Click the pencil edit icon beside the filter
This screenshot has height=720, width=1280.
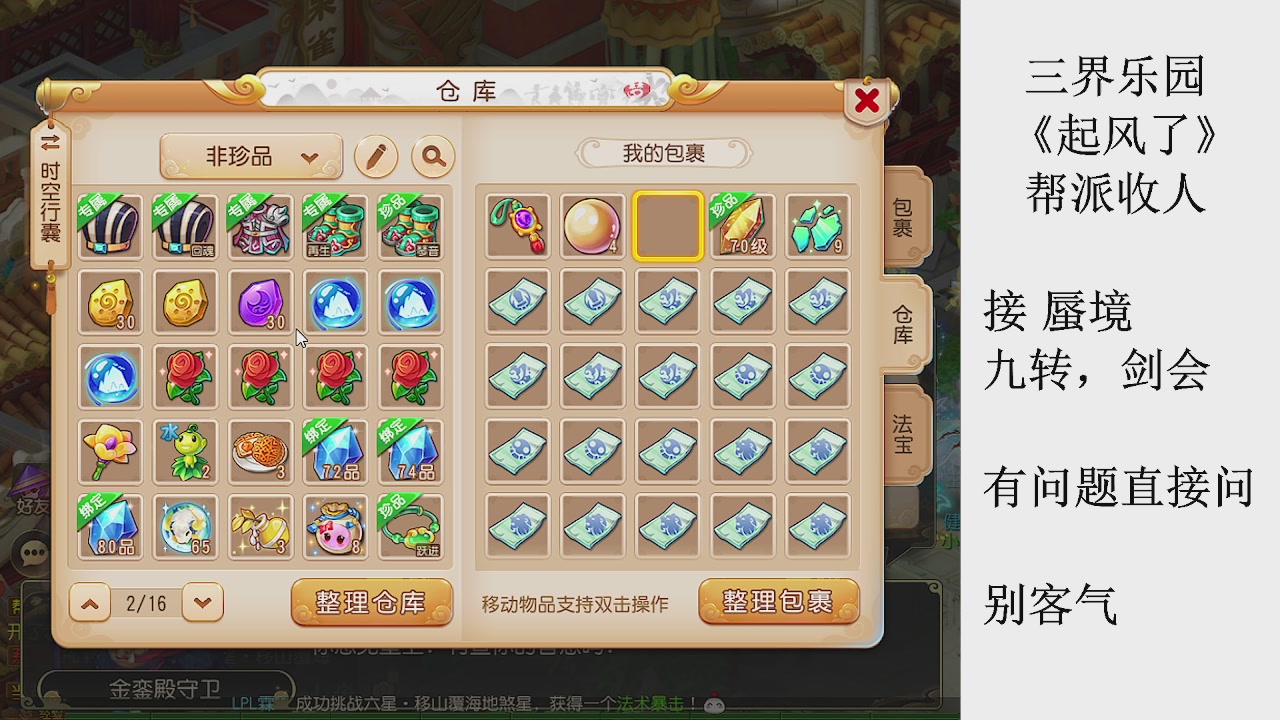[376, 157]
